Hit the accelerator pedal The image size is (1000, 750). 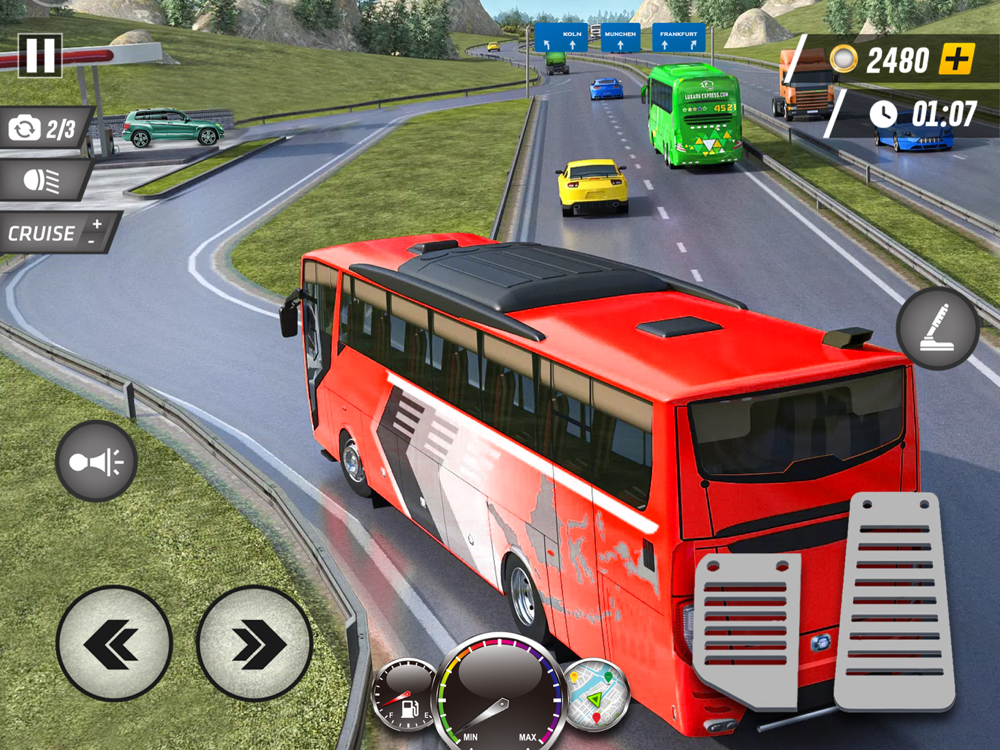[895, 600]
